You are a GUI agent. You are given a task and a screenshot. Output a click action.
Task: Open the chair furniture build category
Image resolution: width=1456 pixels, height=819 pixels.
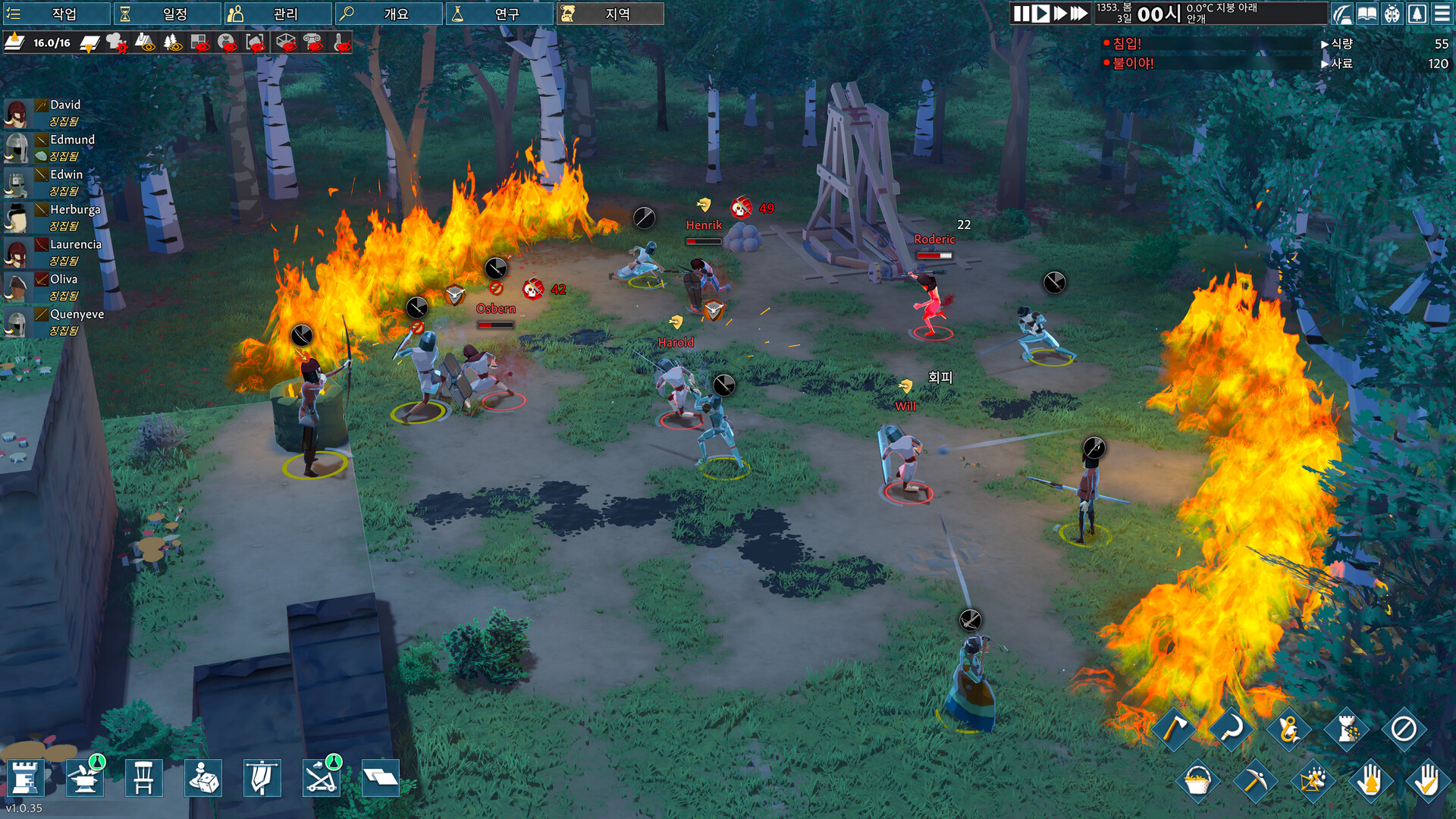(x=143, y=777)
